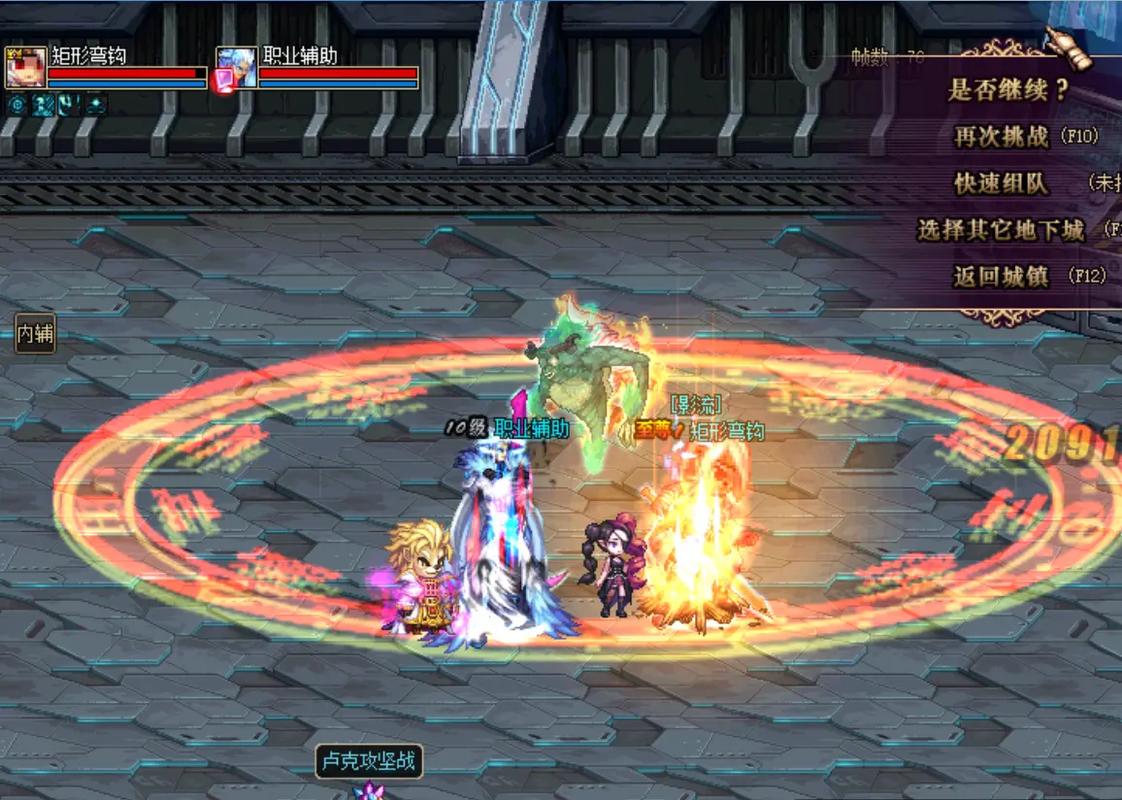Click the 内辅 button
This screenshot has width=1122, height=800.
pyautogui.click(x=34, y=334)
